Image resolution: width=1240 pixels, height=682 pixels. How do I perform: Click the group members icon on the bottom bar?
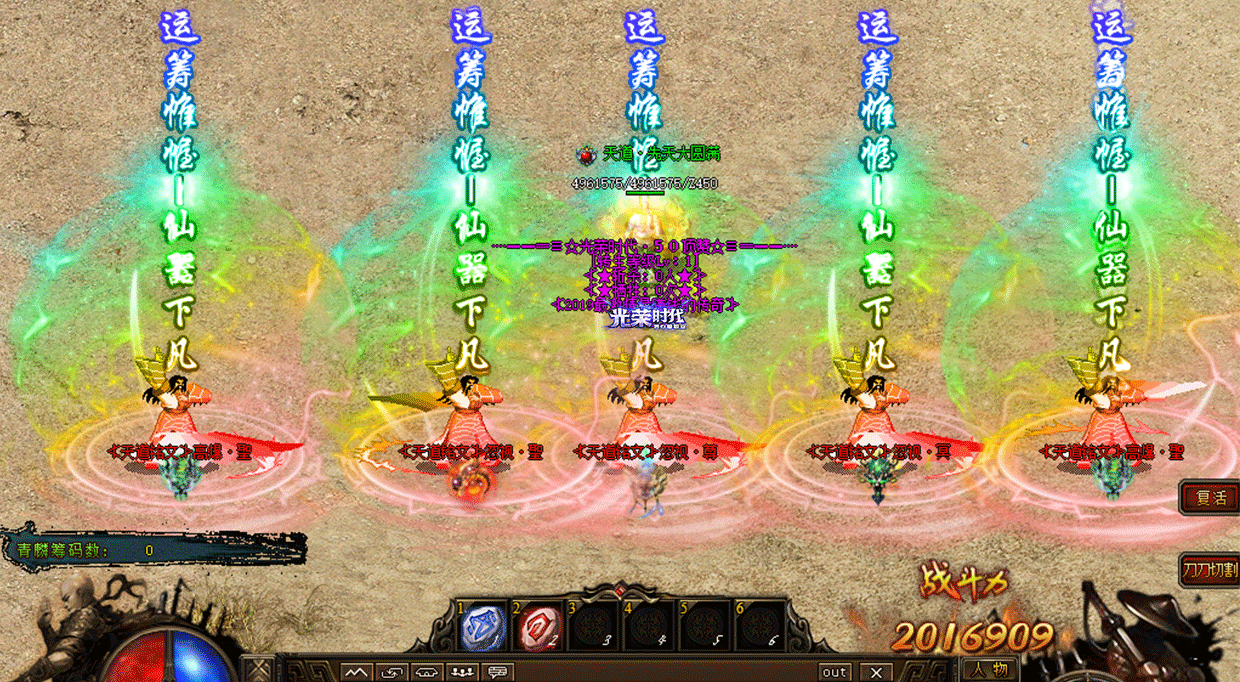[463, 672]
